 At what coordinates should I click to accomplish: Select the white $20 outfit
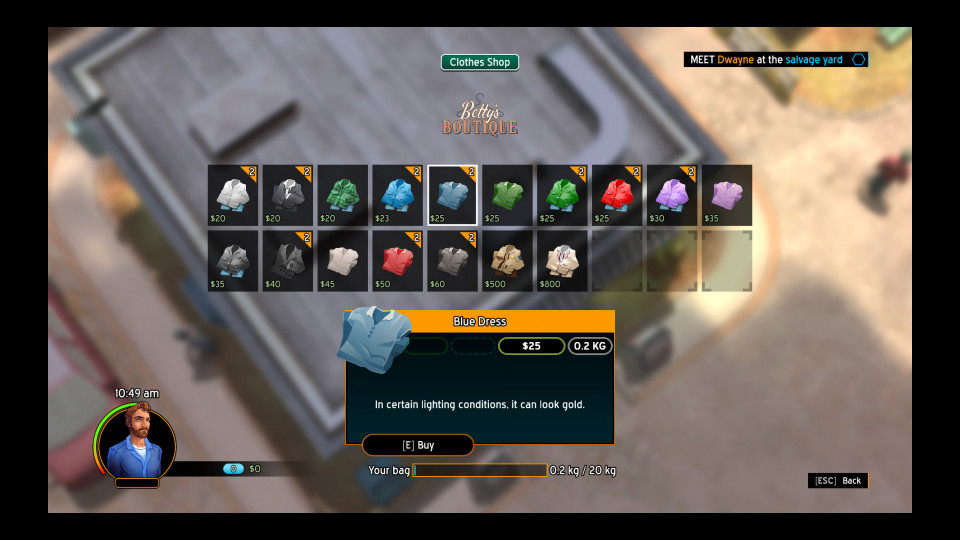pyautogui.click(x=233, y=195)
